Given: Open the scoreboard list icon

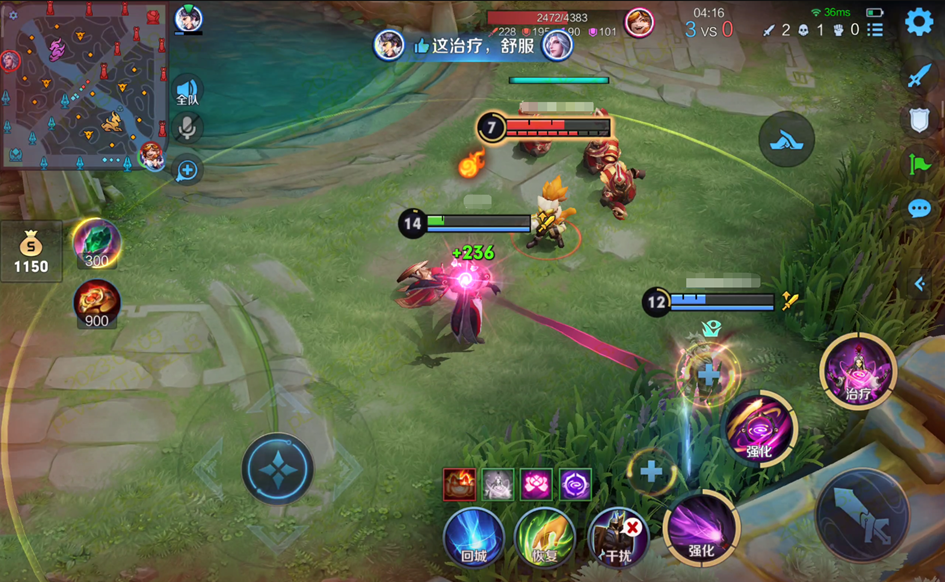Looking at the screenshot, I should point(875,30).
